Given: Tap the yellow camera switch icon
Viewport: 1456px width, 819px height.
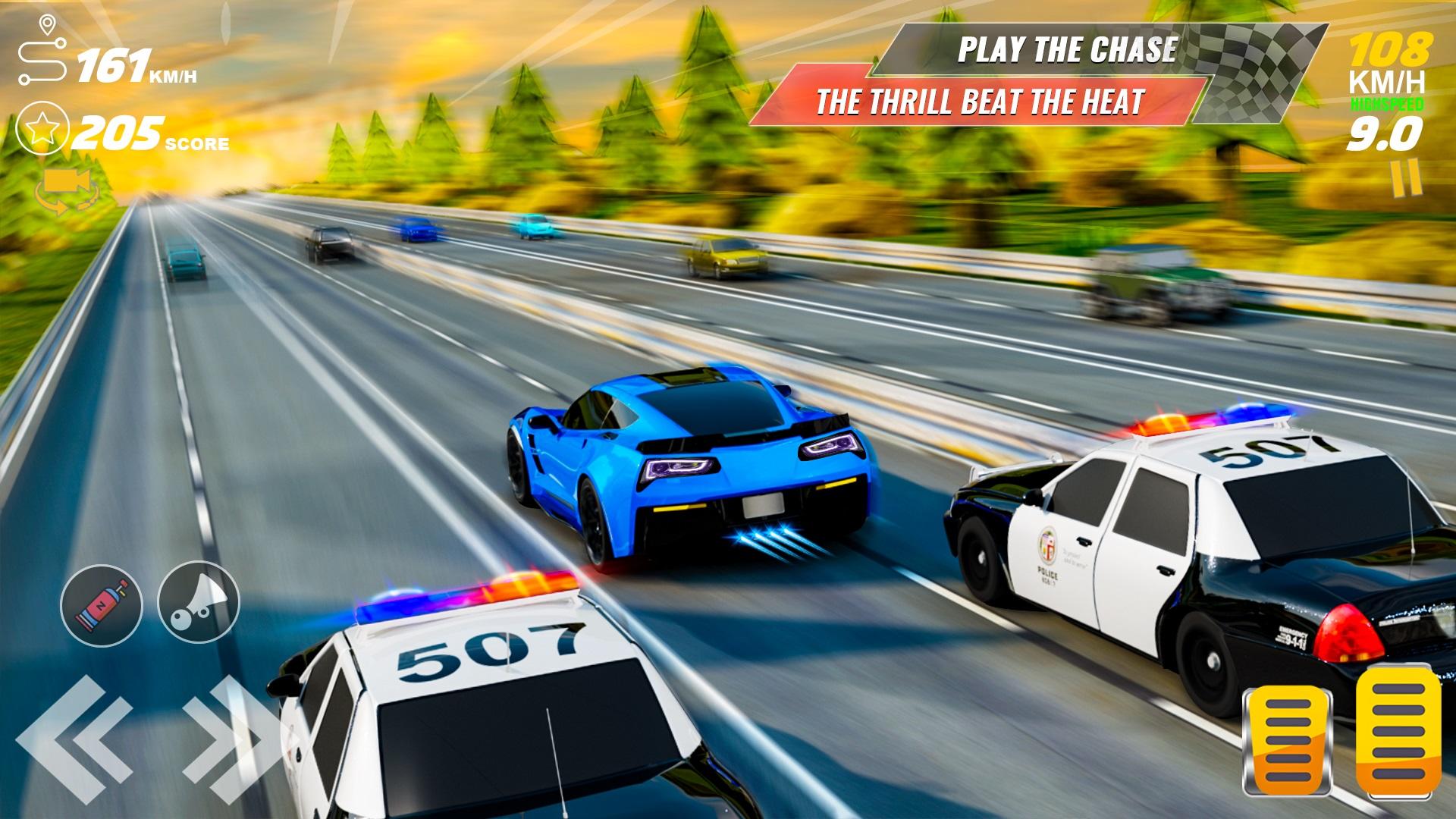Looking at the screenshot, I should coord(68,190).
